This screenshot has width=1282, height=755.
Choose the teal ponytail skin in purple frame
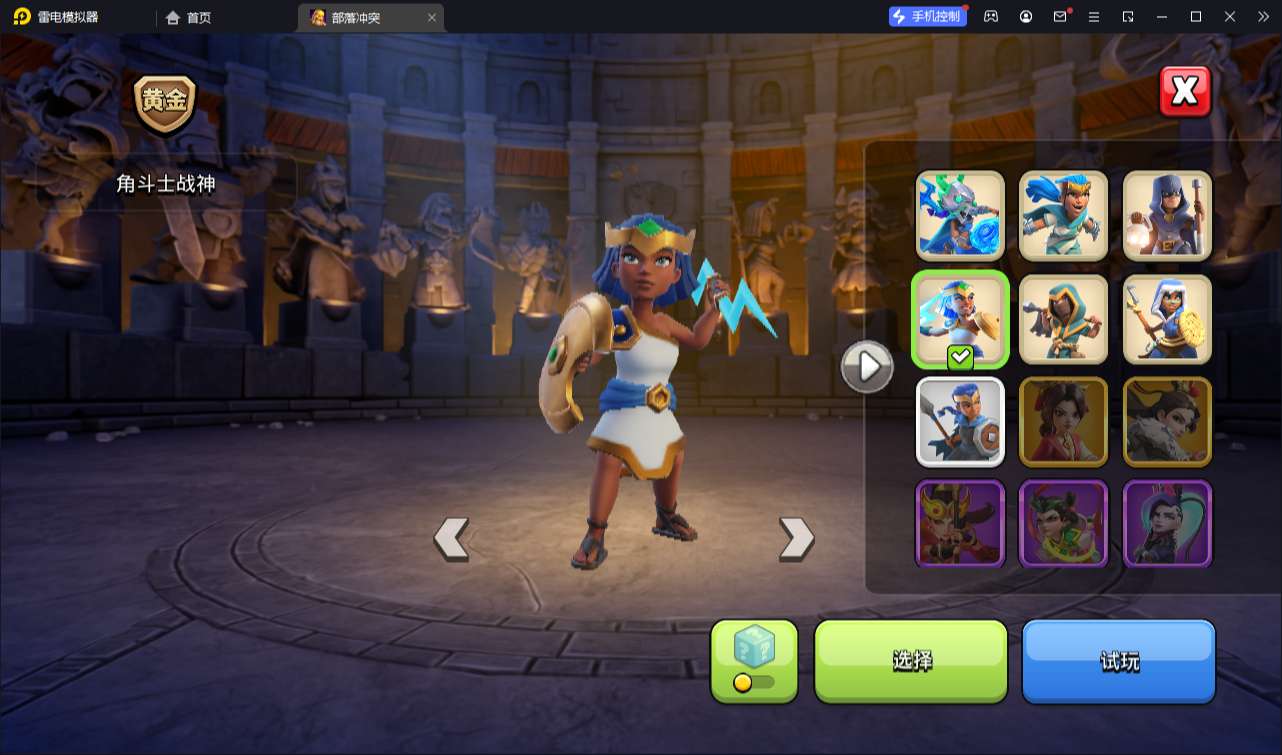click(x=1167, y=523)
